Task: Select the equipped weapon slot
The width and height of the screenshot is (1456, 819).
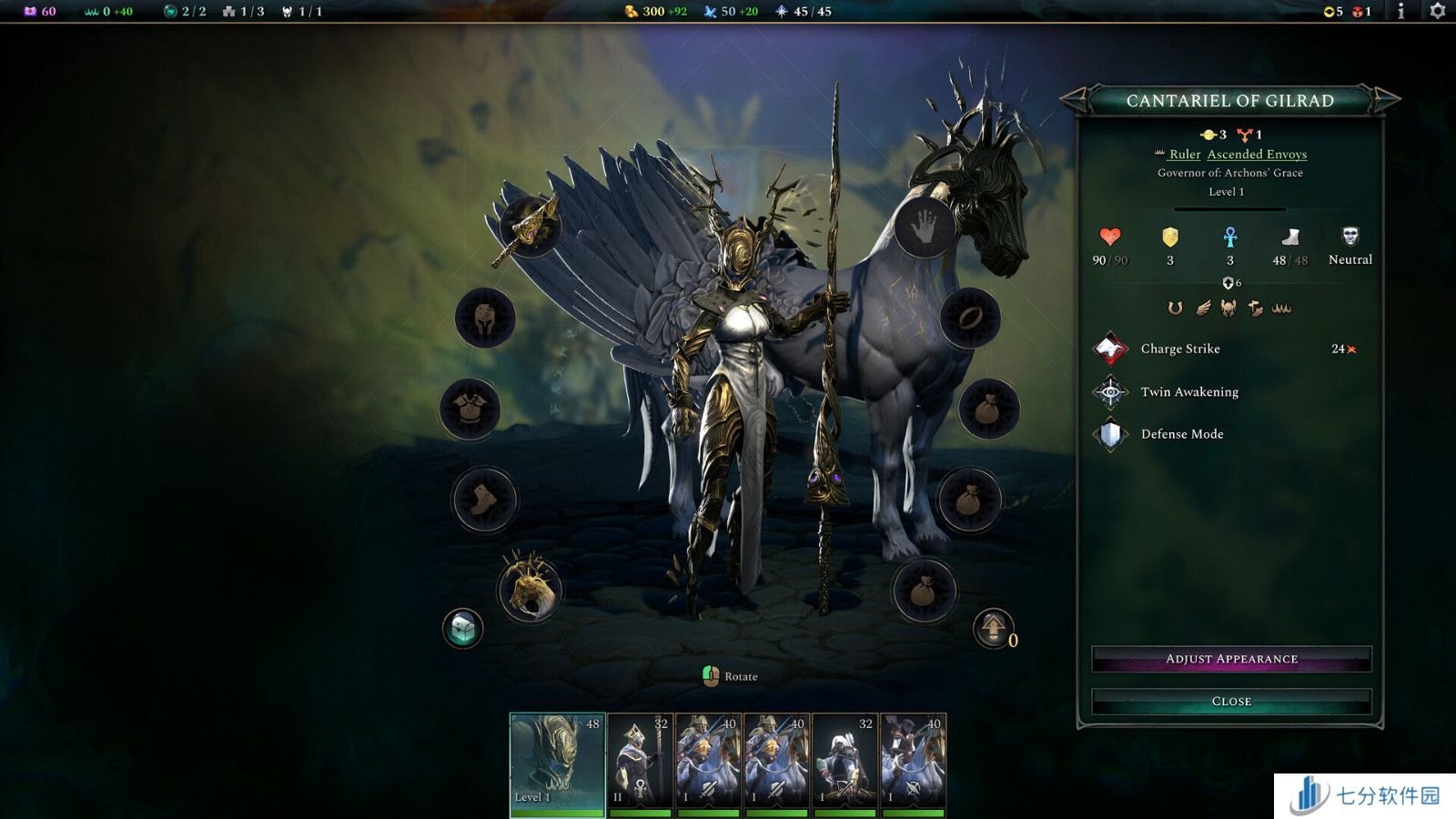Action: point(529,227)
